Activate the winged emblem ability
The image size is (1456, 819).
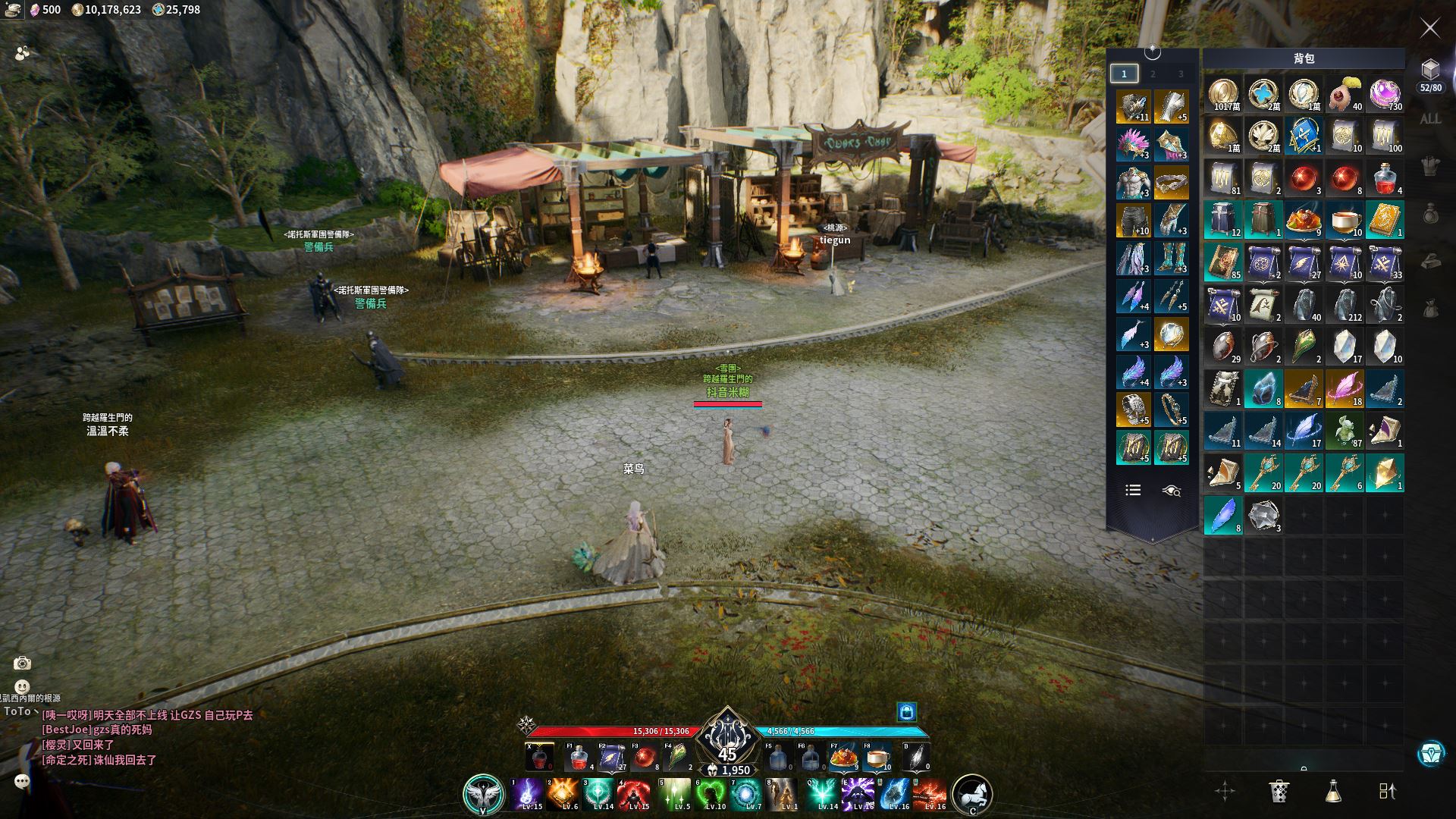pos(483,793)
